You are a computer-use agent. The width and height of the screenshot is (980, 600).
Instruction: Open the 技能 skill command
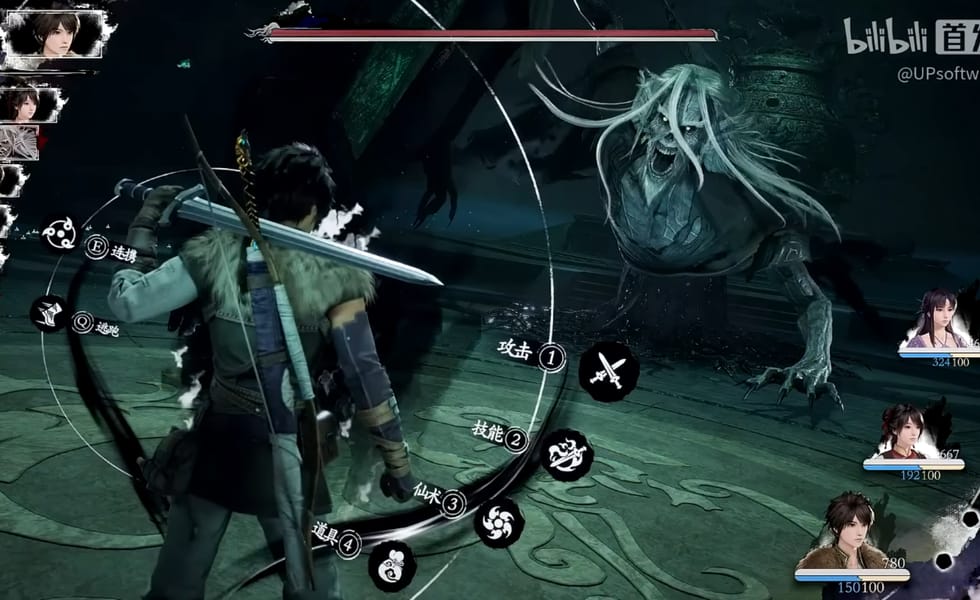pos(567,452)
